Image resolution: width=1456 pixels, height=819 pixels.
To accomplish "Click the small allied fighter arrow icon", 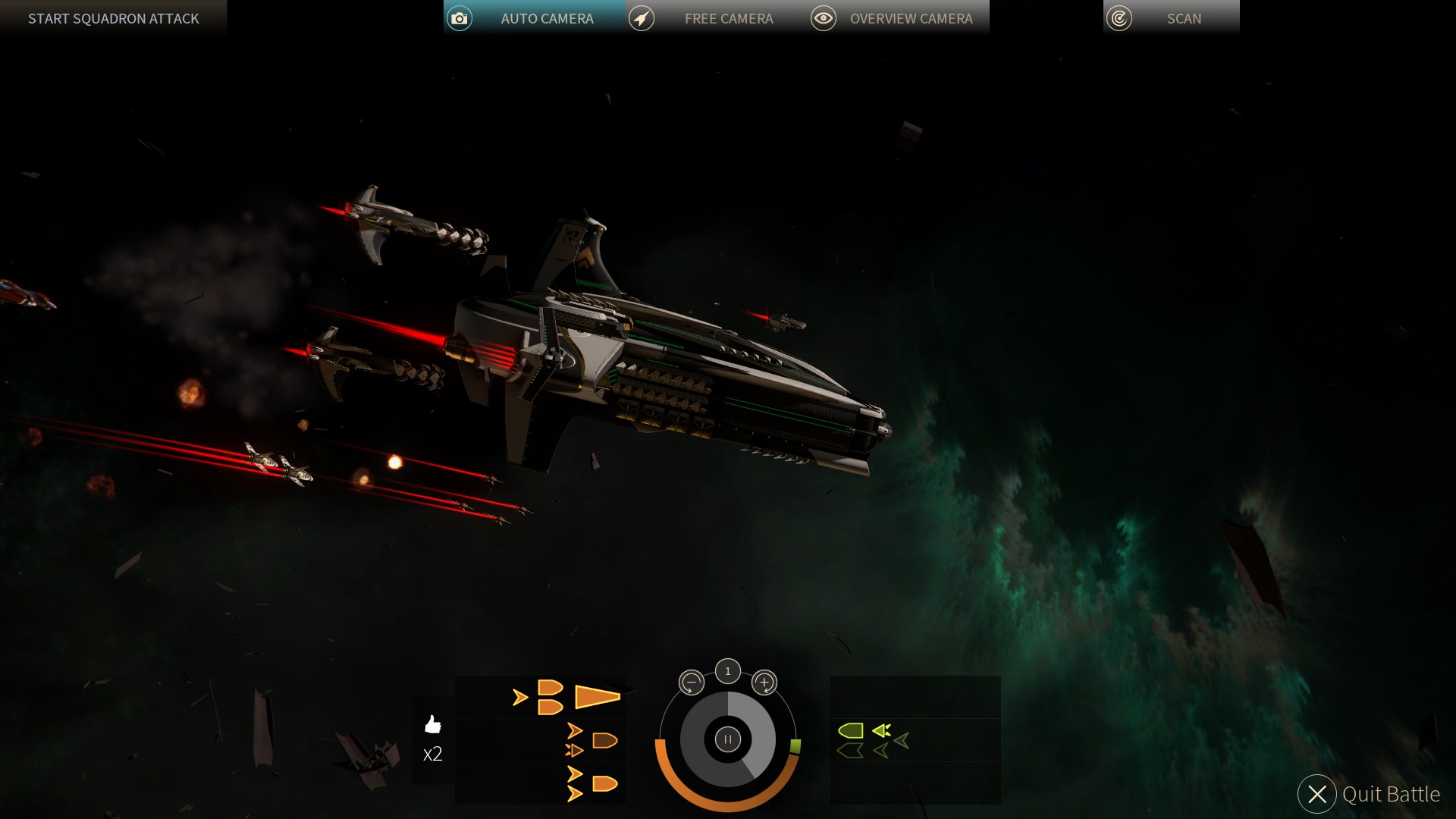I will [x=520, y=698].
